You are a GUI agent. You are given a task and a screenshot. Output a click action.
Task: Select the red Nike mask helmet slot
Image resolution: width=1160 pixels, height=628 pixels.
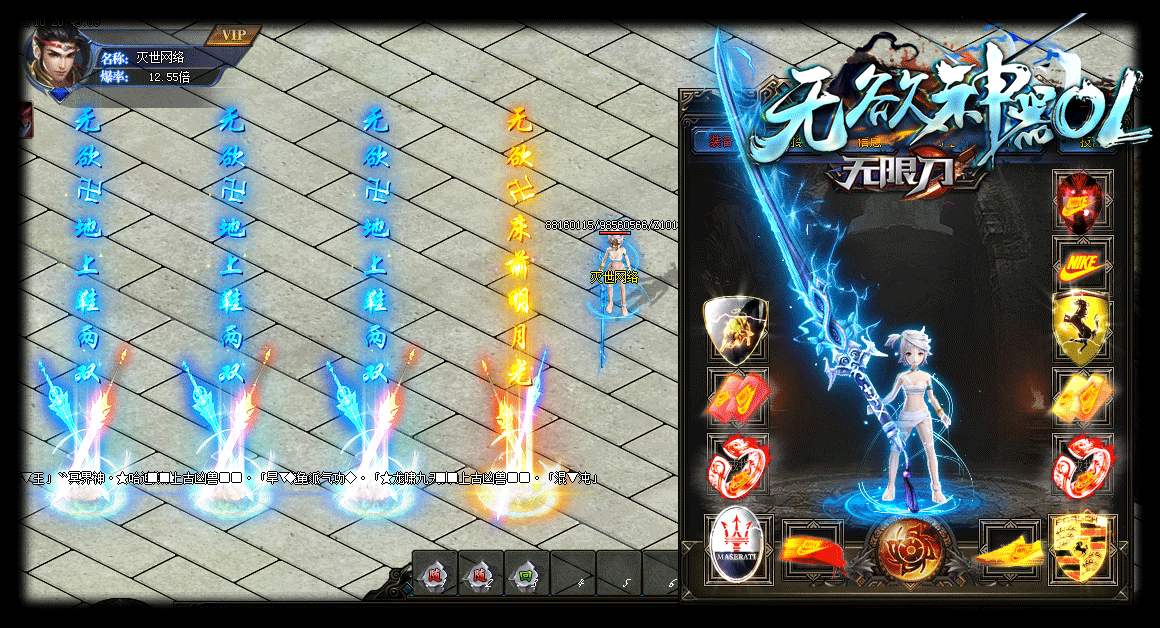click(x=1083, y=203)
